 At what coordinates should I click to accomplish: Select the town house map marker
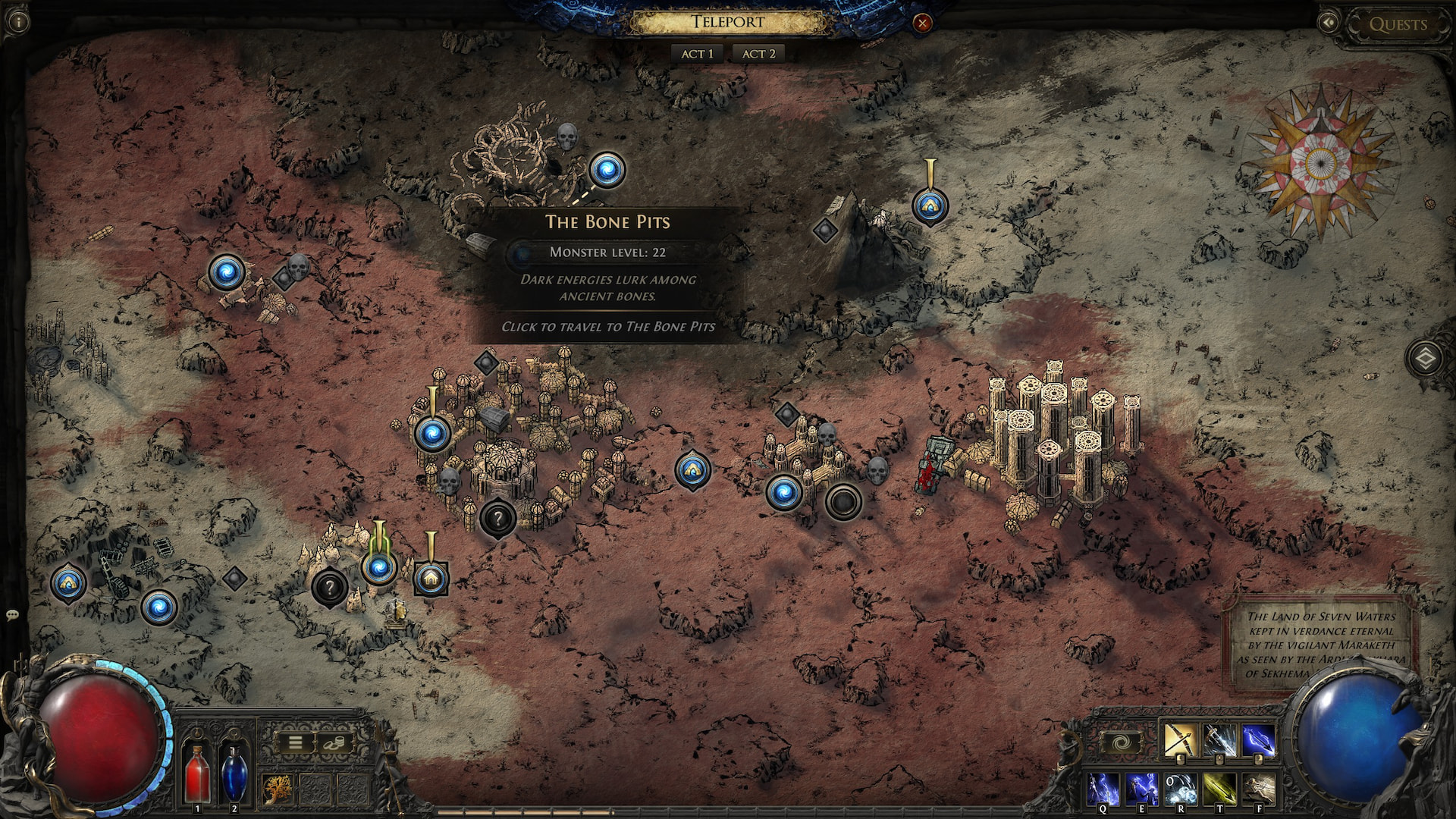431,579
